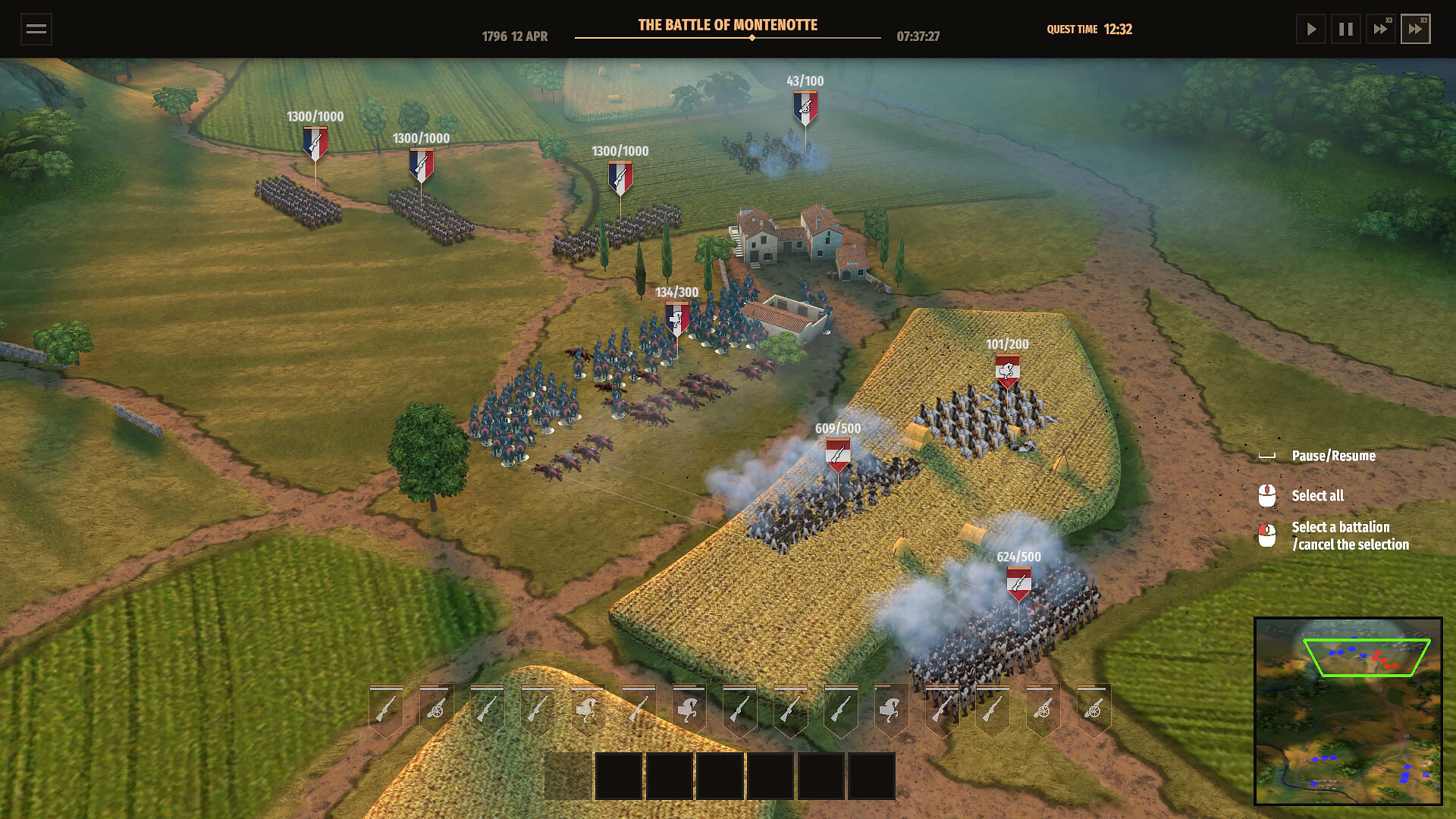1456x819 pixels.
Task: Select the enemy infantry banner marked 609/500
Action: [x=837, y=454]
